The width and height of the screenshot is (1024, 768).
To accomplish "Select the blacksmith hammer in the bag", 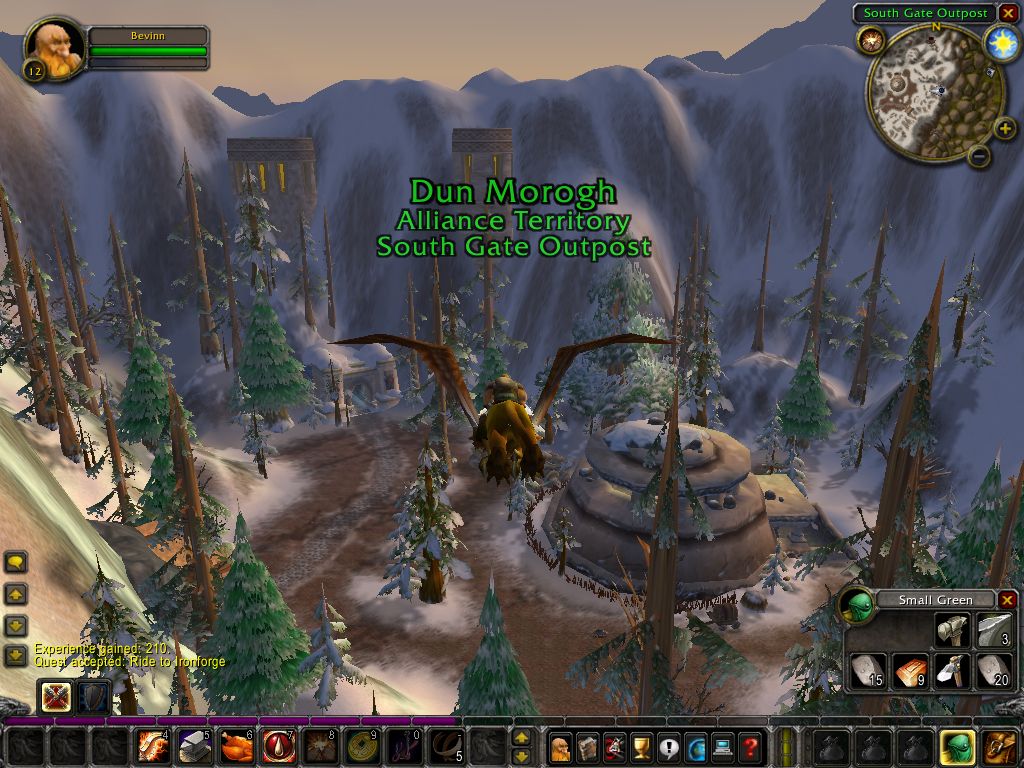I will 951,631.
